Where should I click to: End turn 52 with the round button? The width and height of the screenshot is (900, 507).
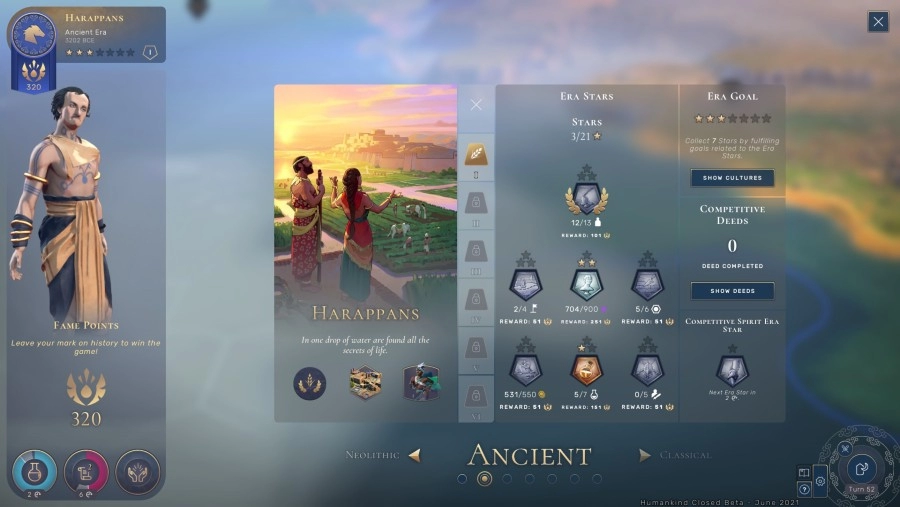[861, 468]
